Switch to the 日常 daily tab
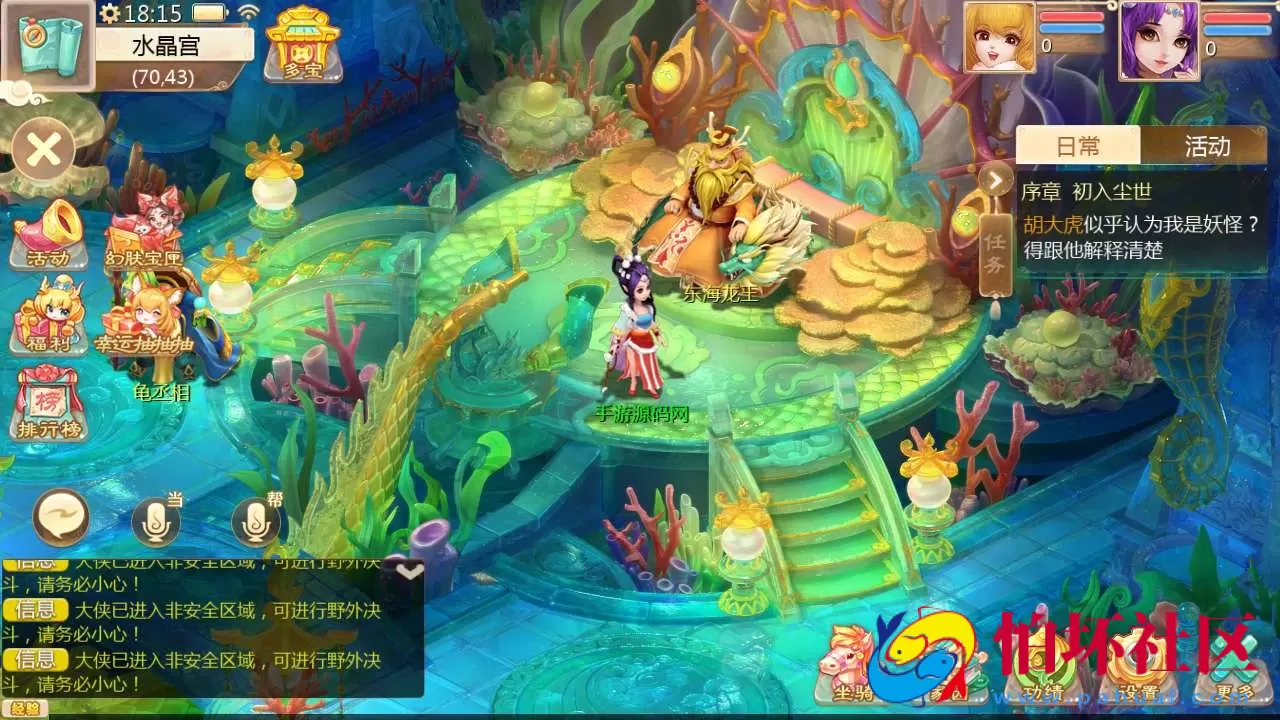The image size is (1280, 720). tap(1081, 146)
